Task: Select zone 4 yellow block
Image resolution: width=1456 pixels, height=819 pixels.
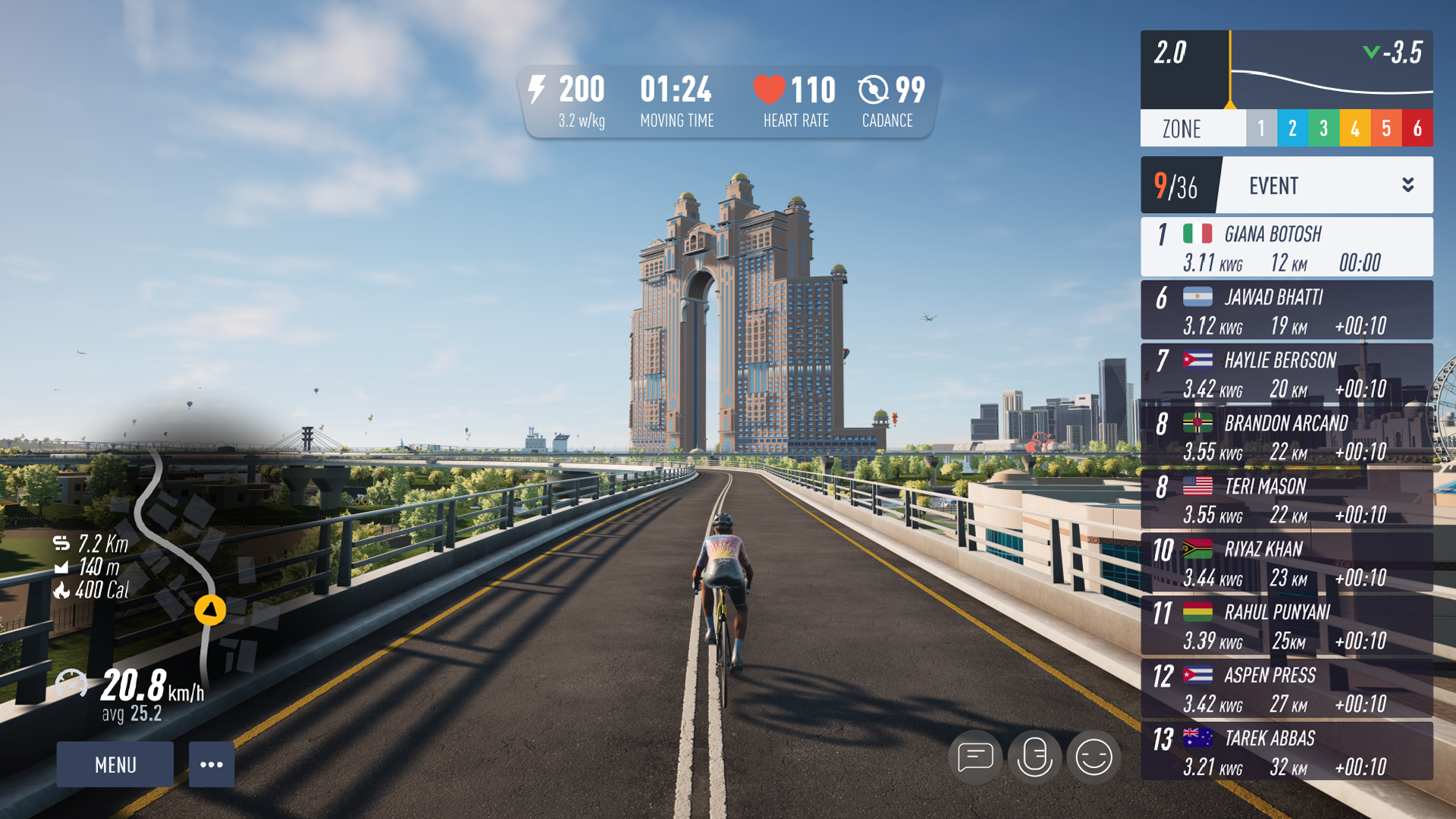Action: [x=1354, y=128]
